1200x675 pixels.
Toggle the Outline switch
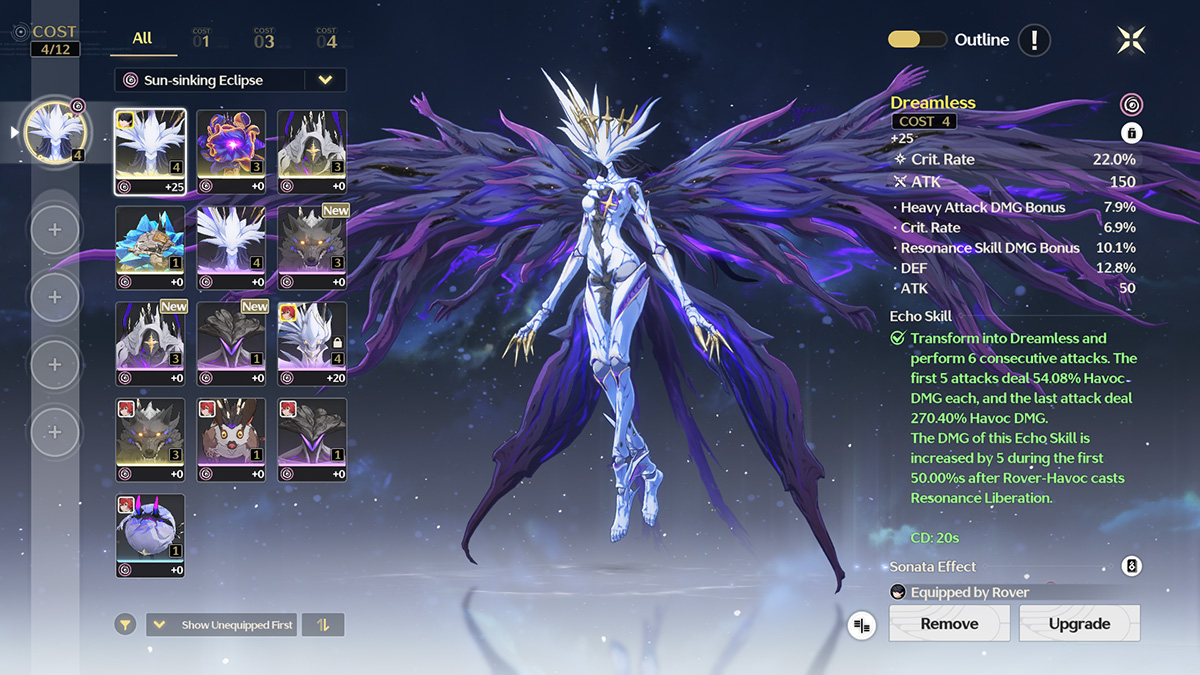pos(917,40)
